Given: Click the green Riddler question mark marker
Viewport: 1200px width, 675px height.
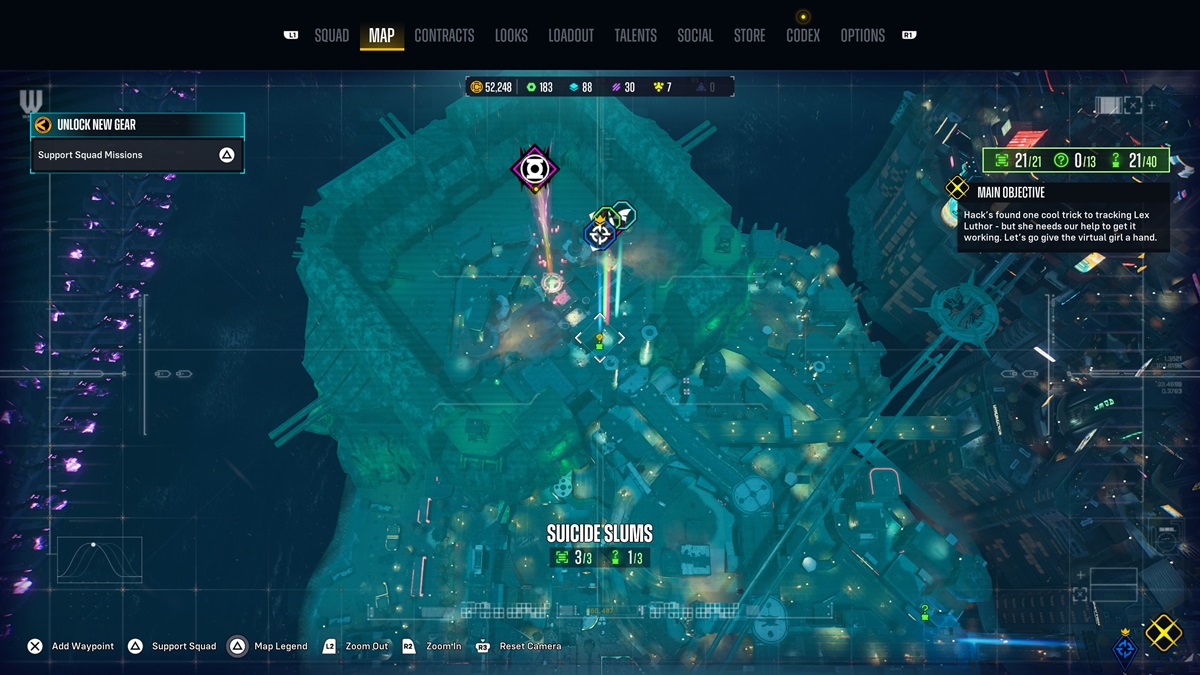Looking at the screenshot, I should 925,610.
